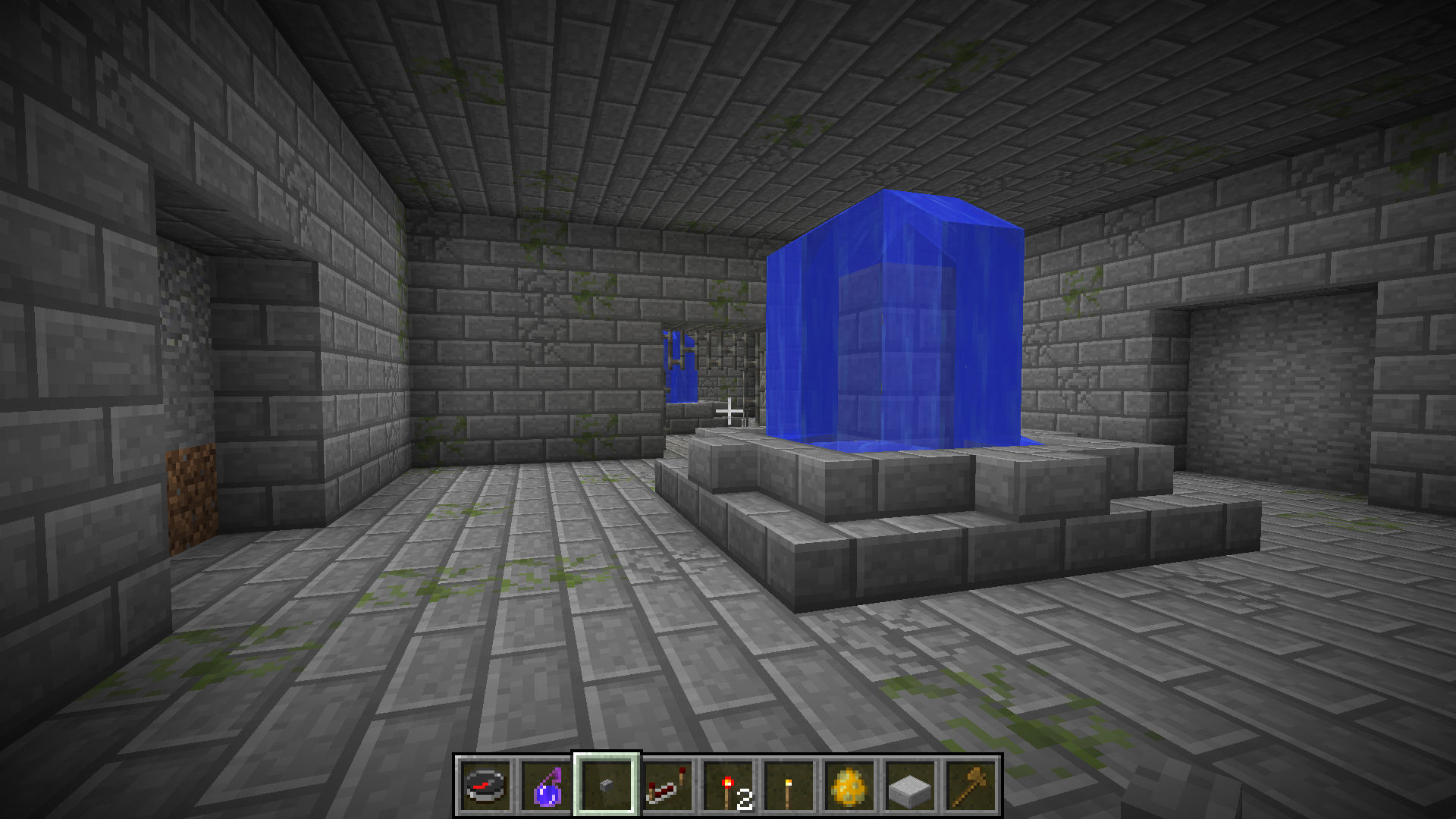Click the stone button hotbar slot
This screenshot has height=819, width=1456.
tap(607, 785)
